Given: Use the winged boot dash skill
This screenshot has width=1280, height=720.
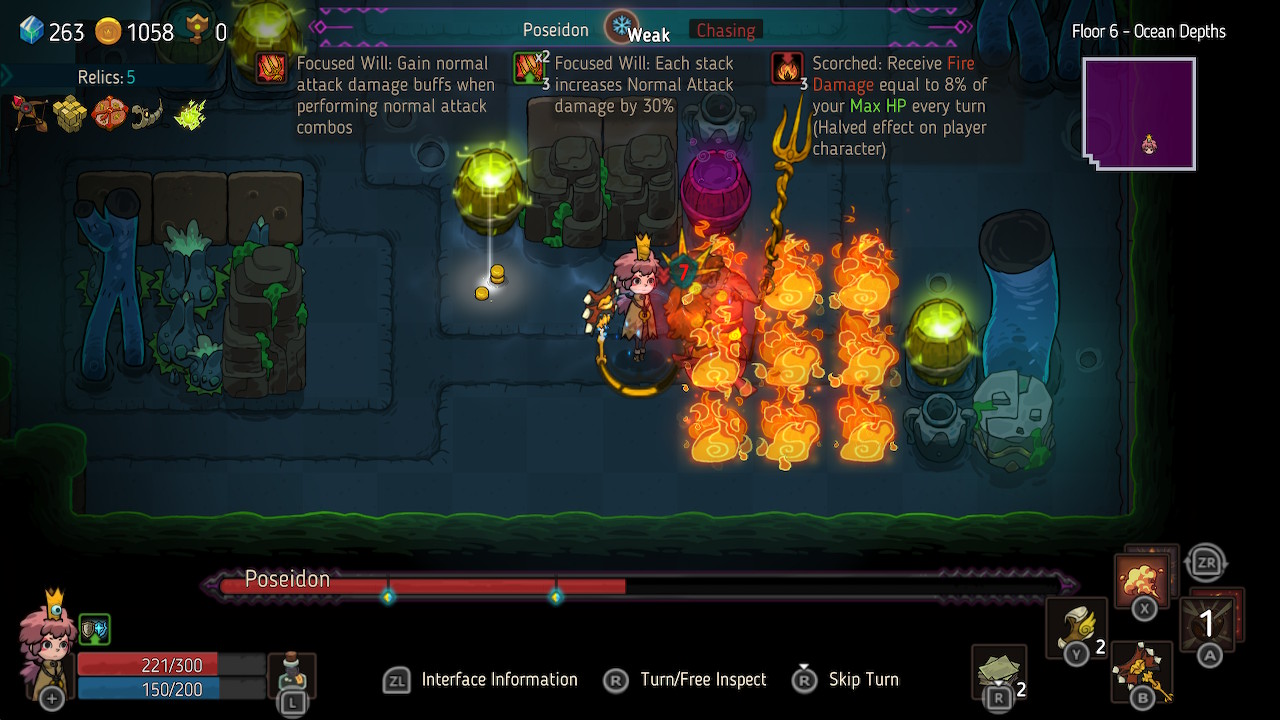Looking at the screenshot, I should (1077, 628).
